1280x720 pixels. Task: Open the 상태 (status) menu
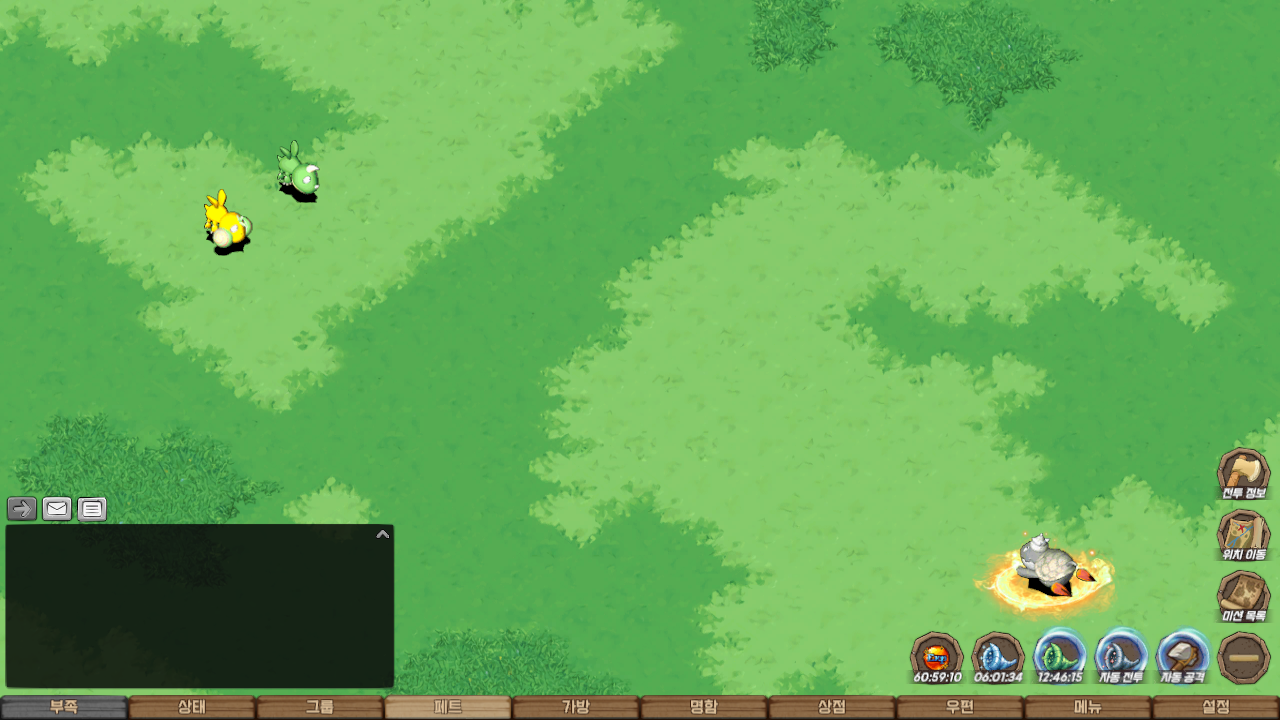pos(192,707)
